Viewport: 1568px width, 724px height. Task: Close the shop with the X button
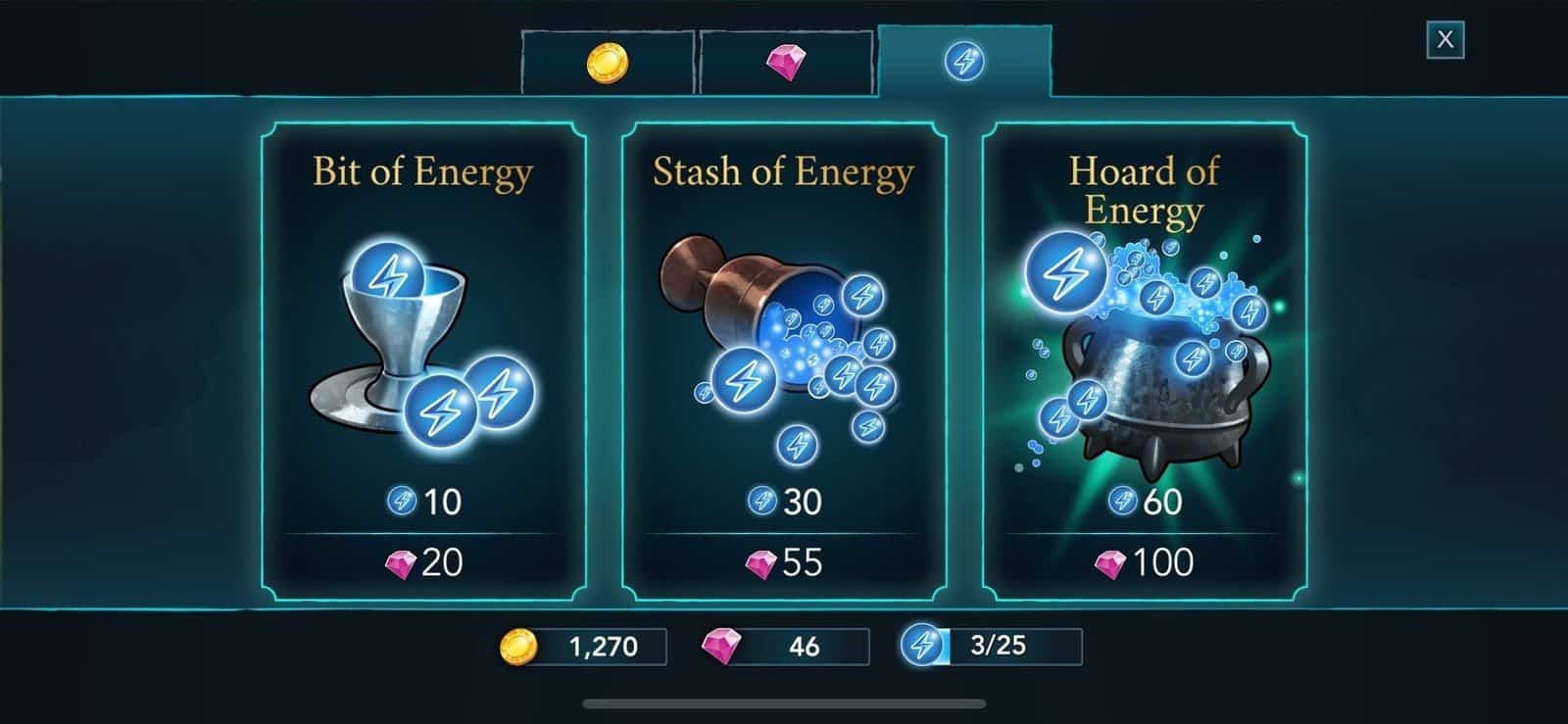point(1445,40)
